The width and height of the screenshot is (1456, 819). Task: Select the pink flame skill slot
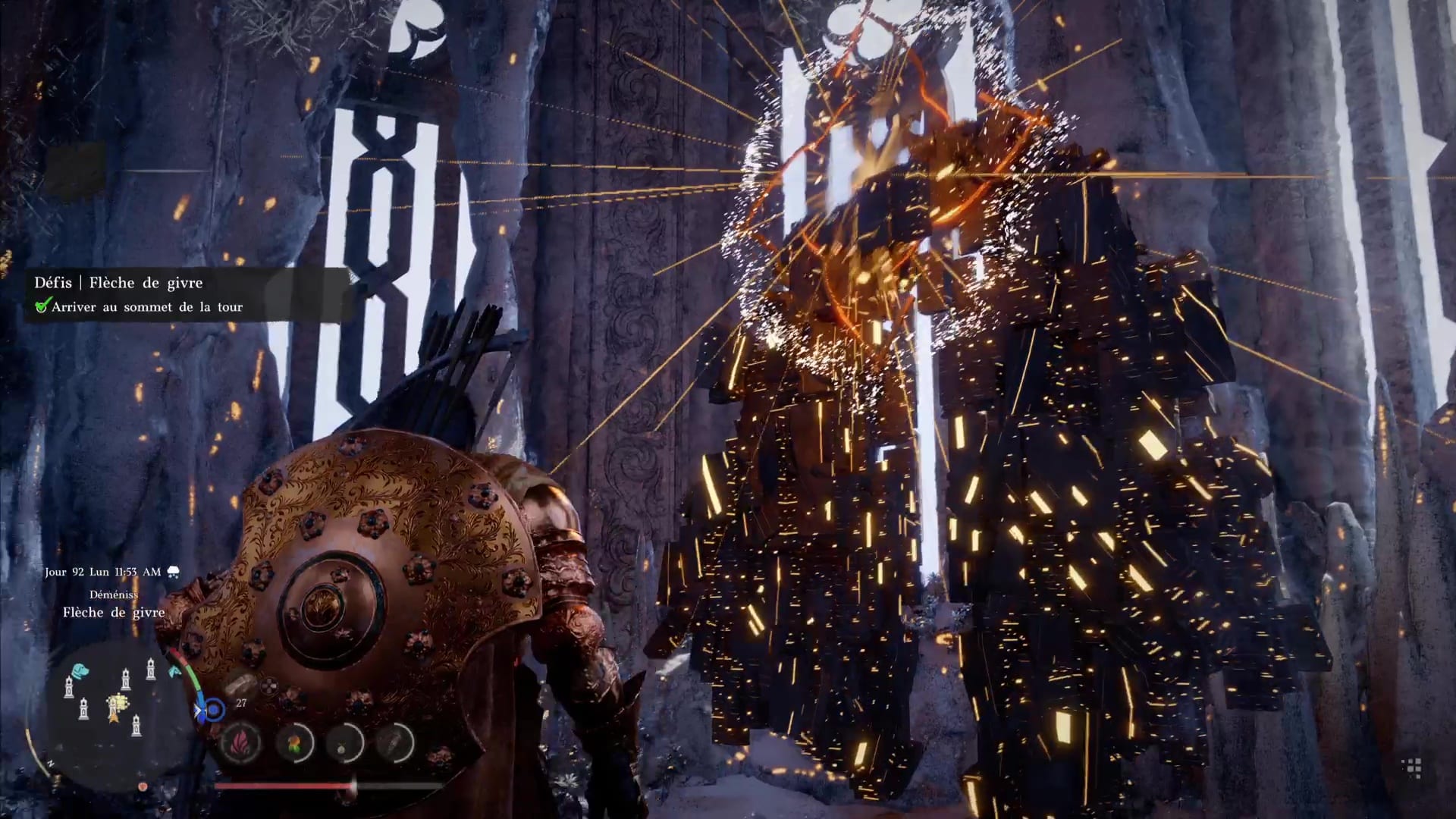point(241,742)
